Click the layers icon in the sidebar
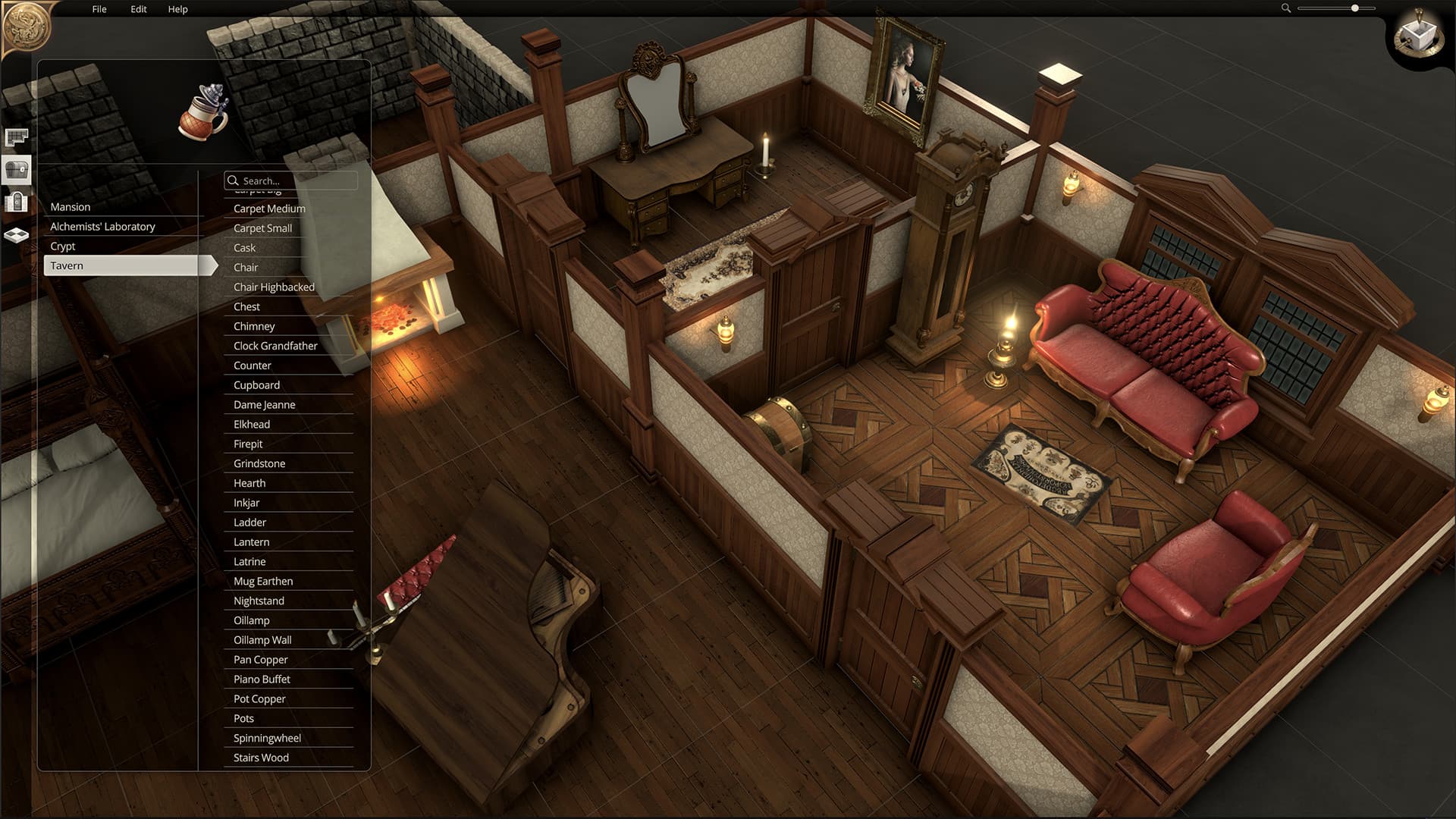This screenshot has width=1456, height=819. pyautogui.click(x=17, y=235)
